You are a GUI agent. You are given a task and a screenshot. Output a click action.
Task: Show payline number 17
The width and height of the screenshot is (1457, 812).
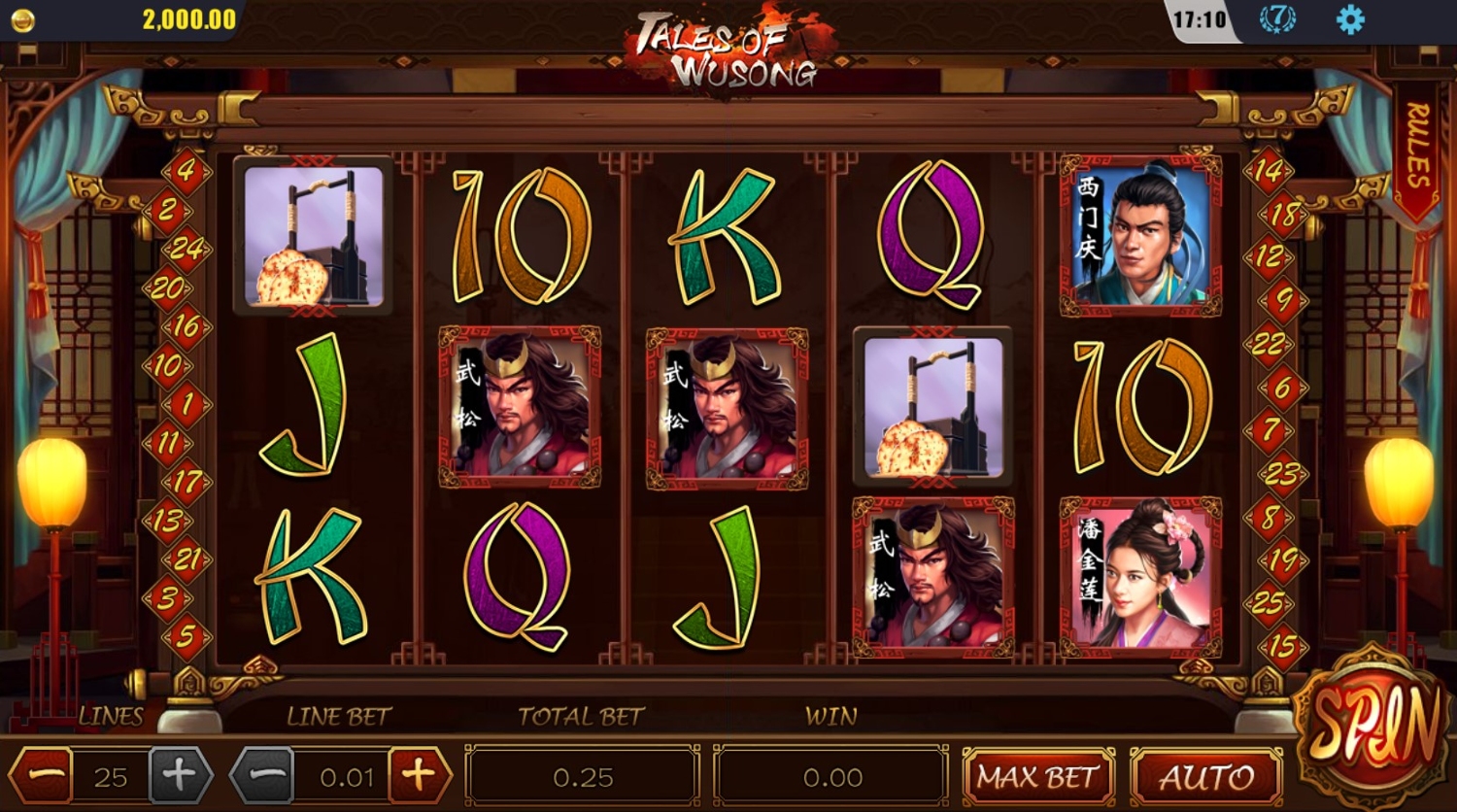186,482
